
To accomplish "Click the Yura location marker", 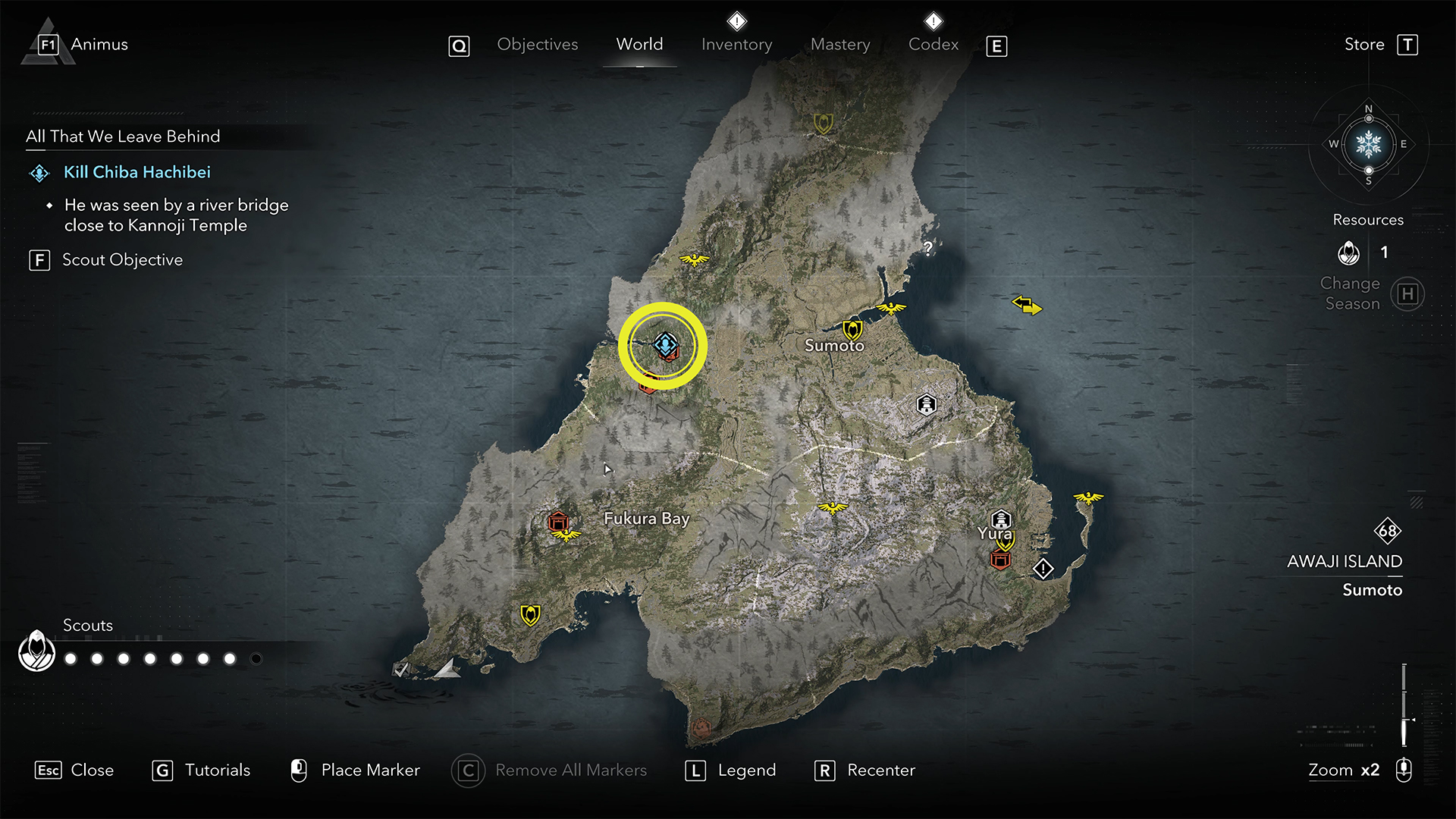I will (1001, 520).
